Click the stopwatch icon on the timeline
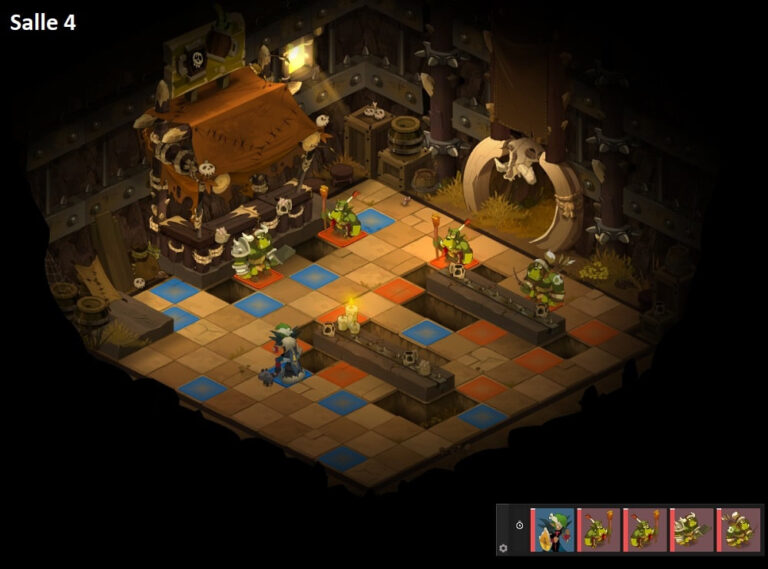 (x=519, y=526)
